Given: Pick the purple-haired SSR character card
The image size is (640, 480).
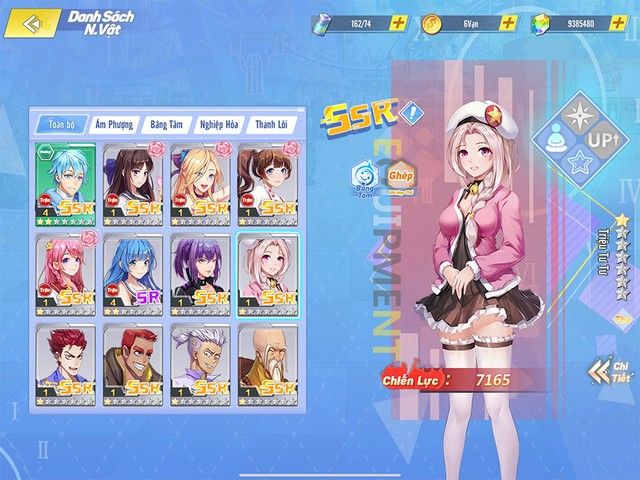Looking at the screenshot, I should [x=202, y=272].
